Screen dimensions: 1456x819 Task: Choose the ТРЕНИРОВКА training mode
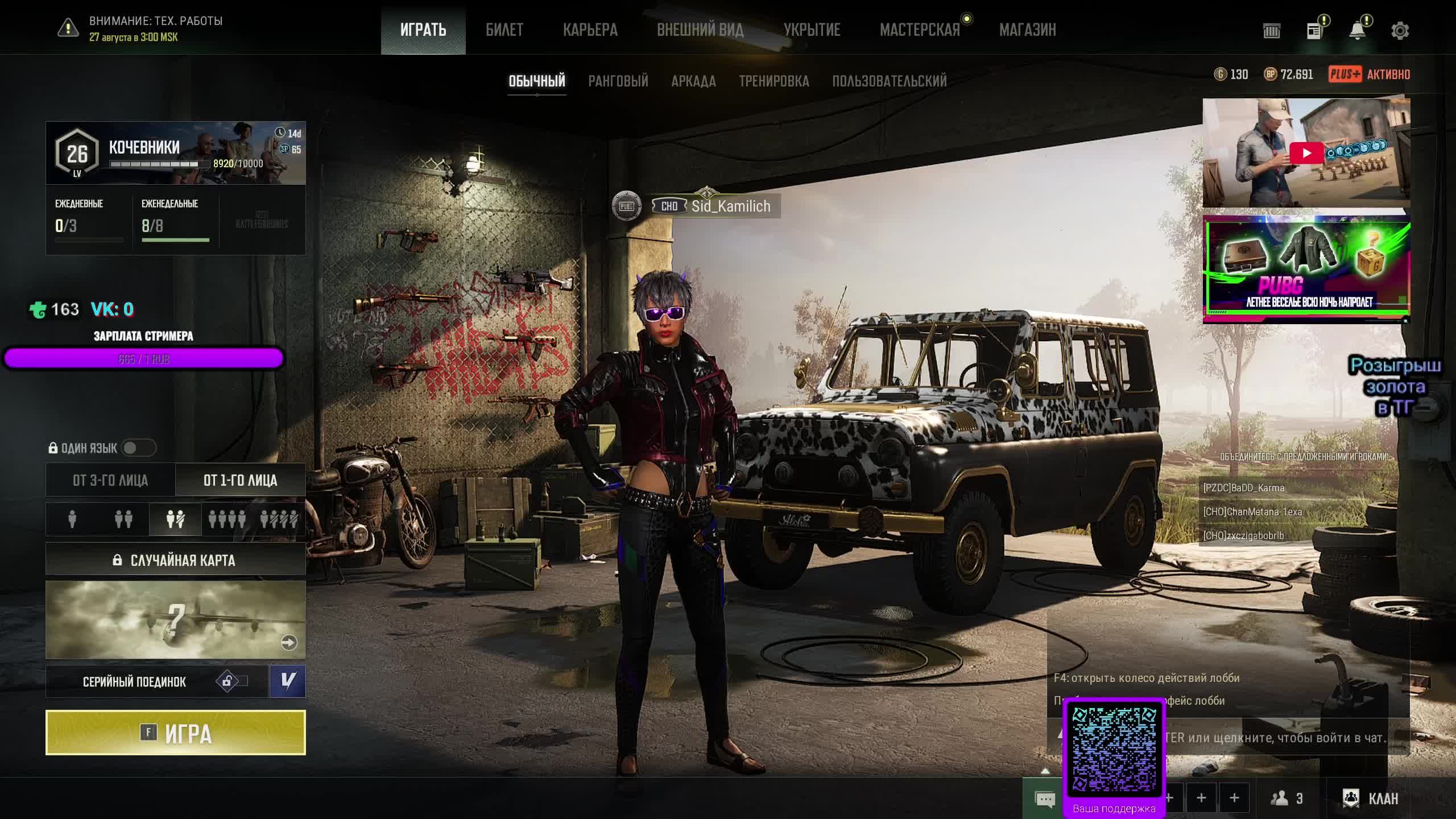pos(773,81)
